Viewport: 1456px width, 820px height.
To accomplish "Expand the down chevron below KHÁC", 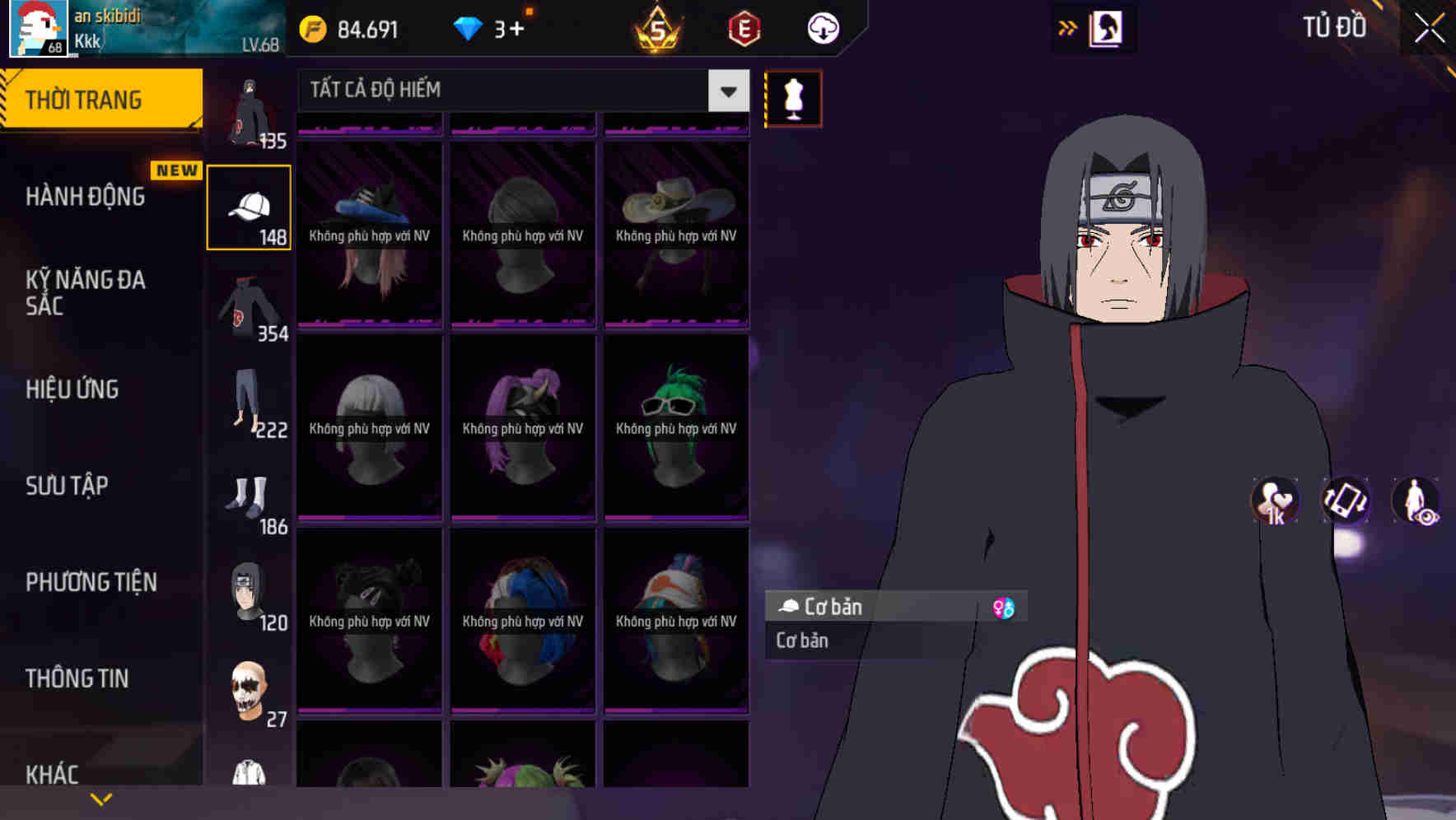I will coord(102,799).
